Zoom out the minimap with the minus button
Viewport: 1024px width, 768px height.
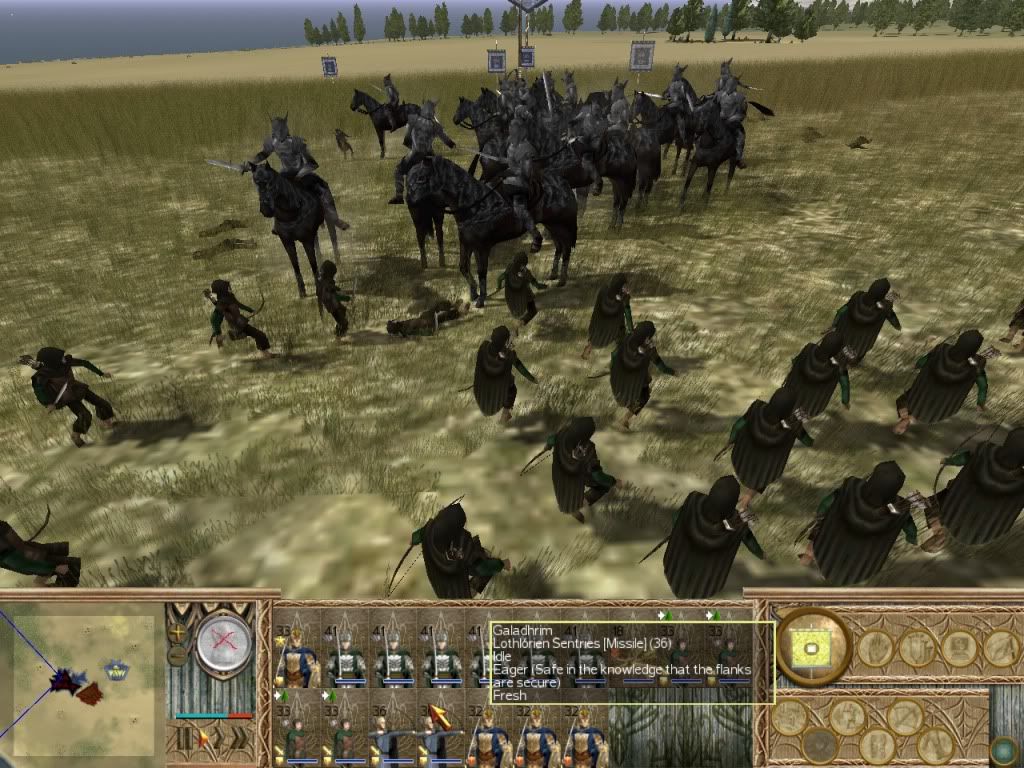[178, 657]
